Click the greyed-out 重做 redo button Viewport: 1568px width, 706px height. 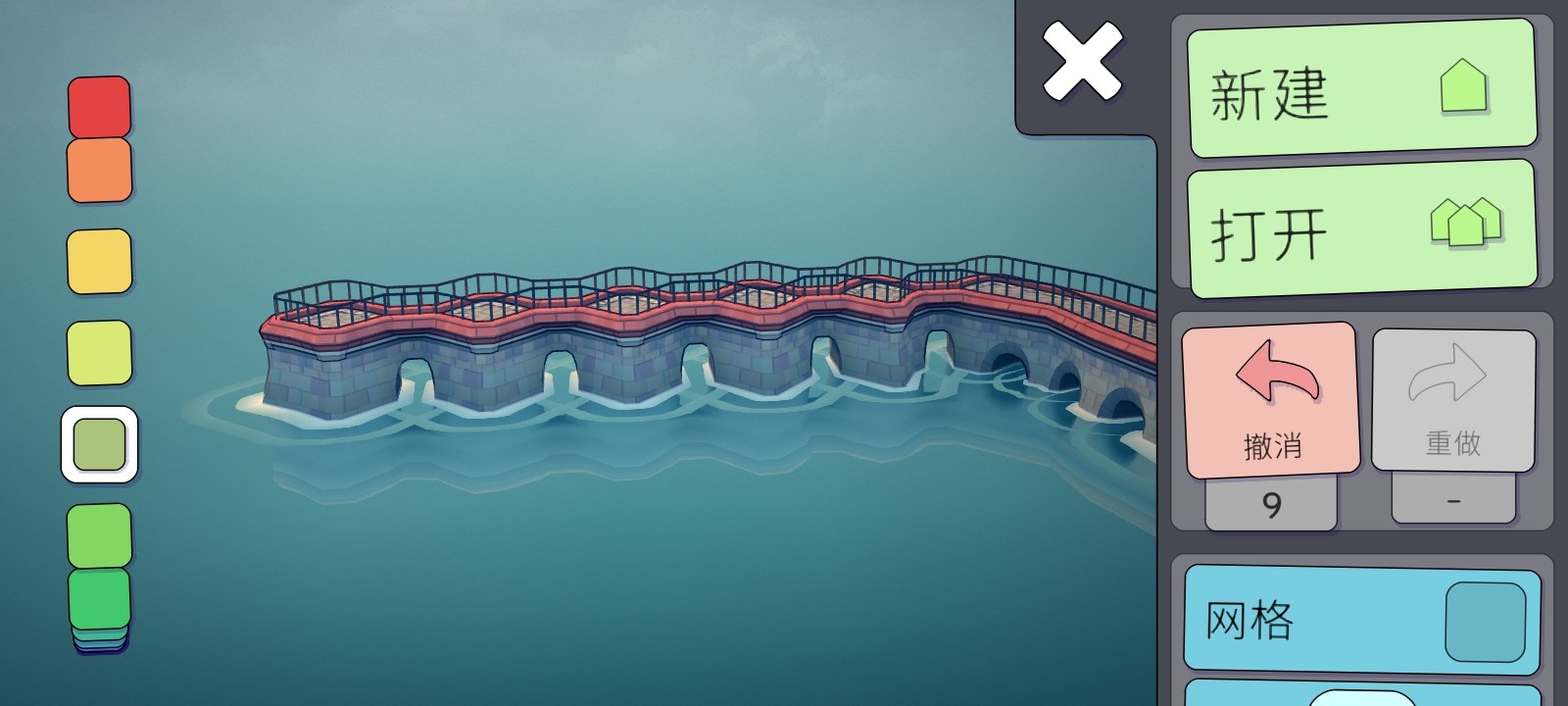[1452, 399]
